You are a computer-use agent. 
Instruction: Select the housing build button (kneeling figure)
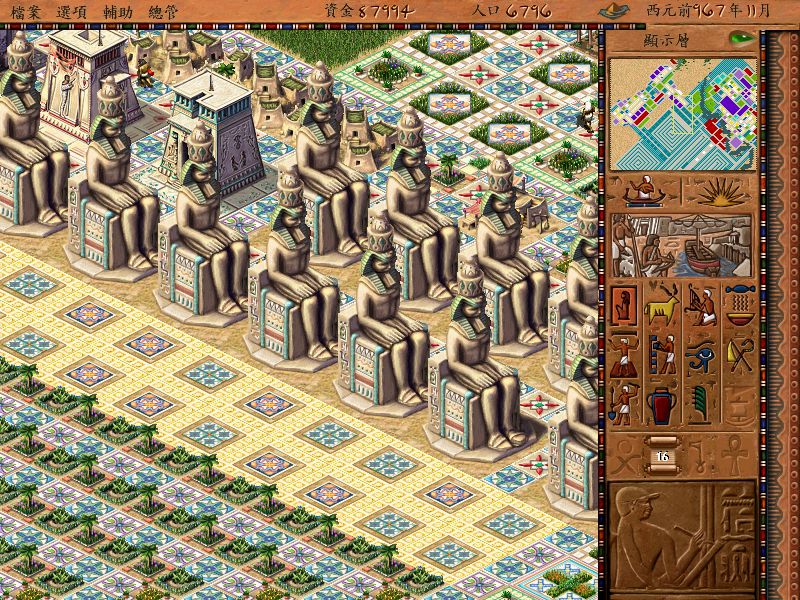coord(624,303)
